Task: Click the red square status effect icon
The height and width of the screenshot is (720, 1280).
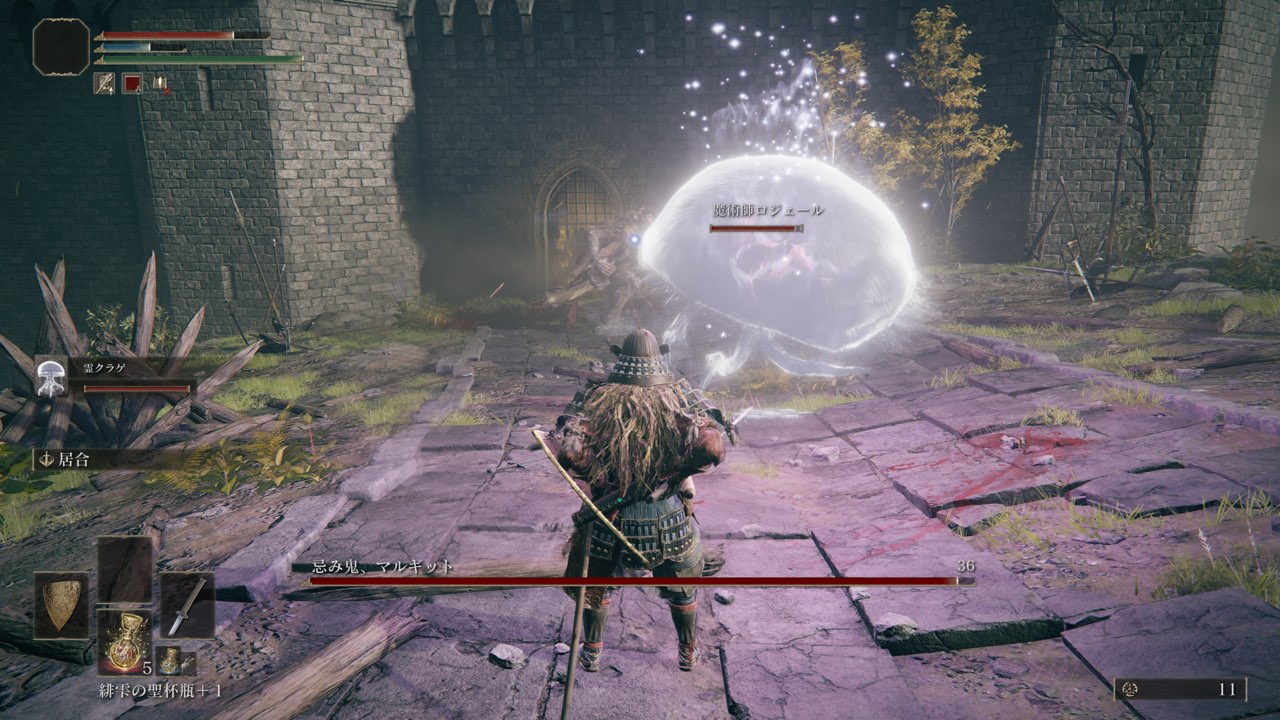Action: [x=132, y=84]
